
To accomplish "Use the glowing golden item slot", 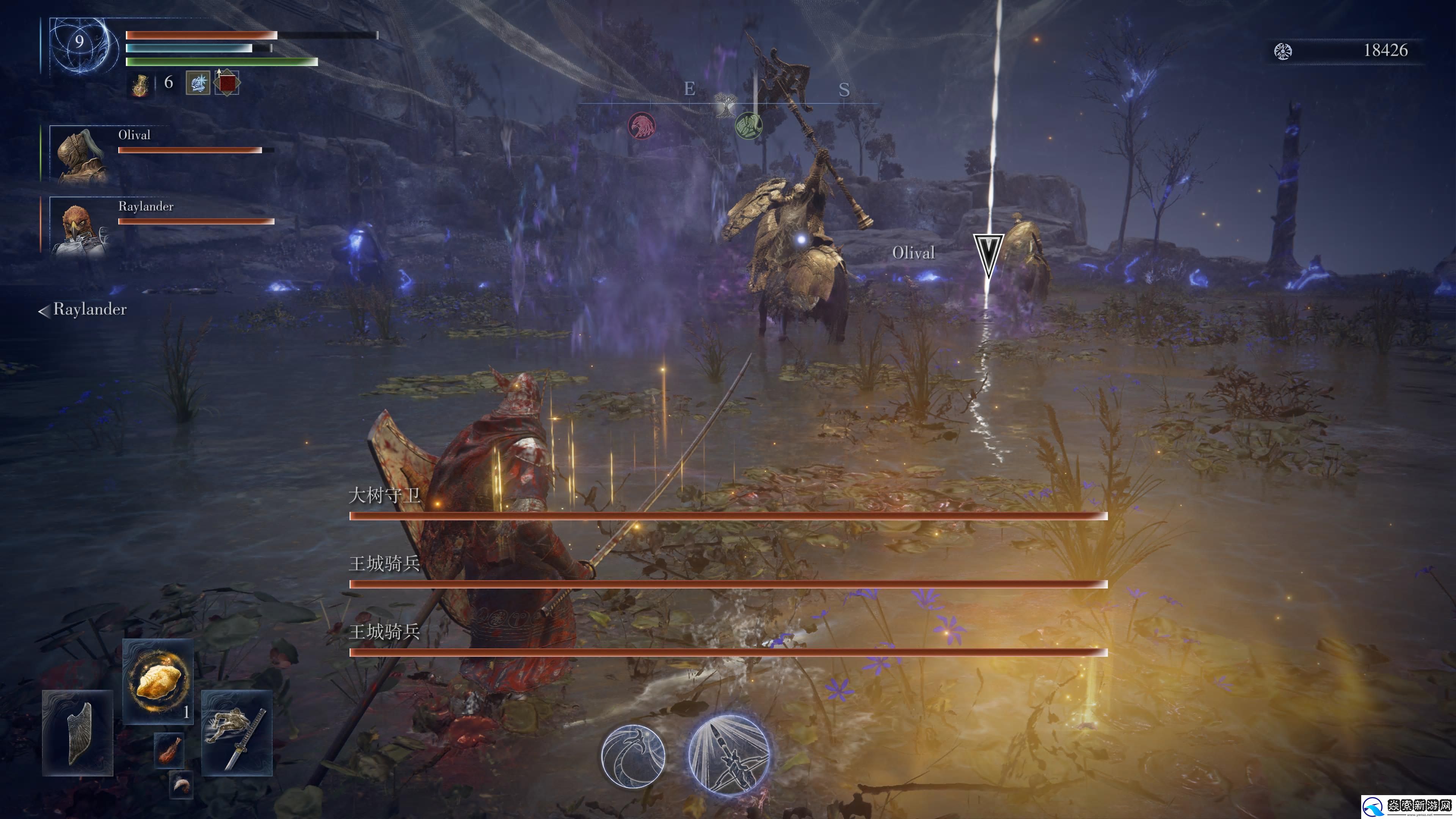I will (158, 681).
